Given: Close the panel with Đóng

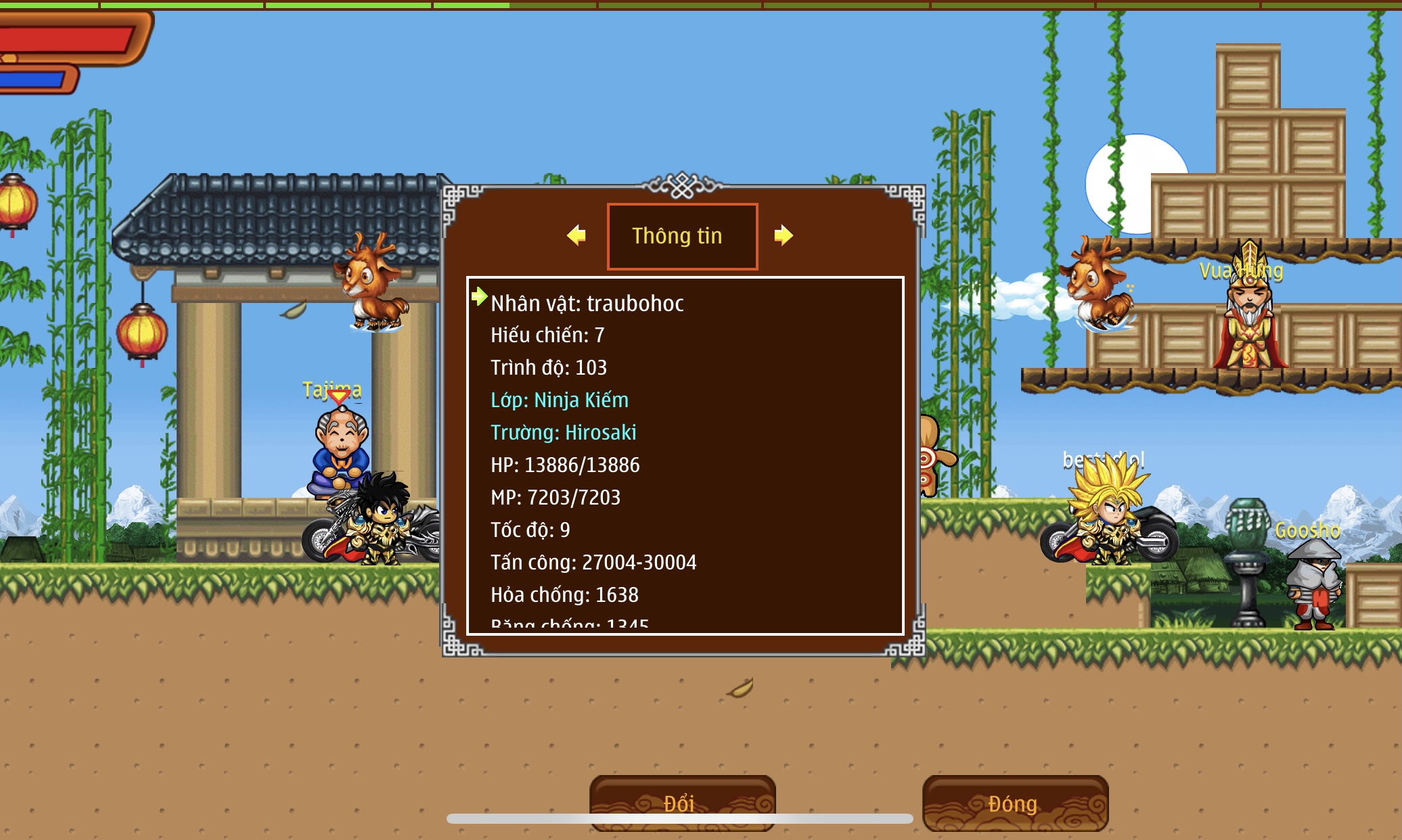Looking at the screenshot, I should pos(1014,803).
